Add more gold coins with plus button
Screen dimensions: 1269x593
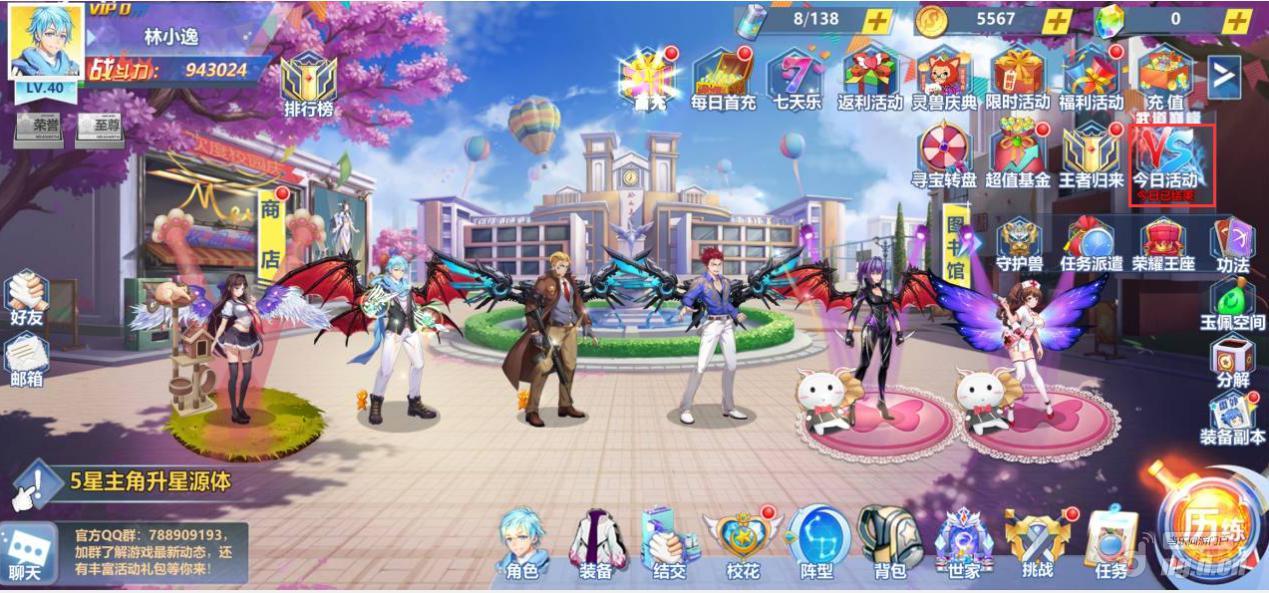coord(1057,20)
